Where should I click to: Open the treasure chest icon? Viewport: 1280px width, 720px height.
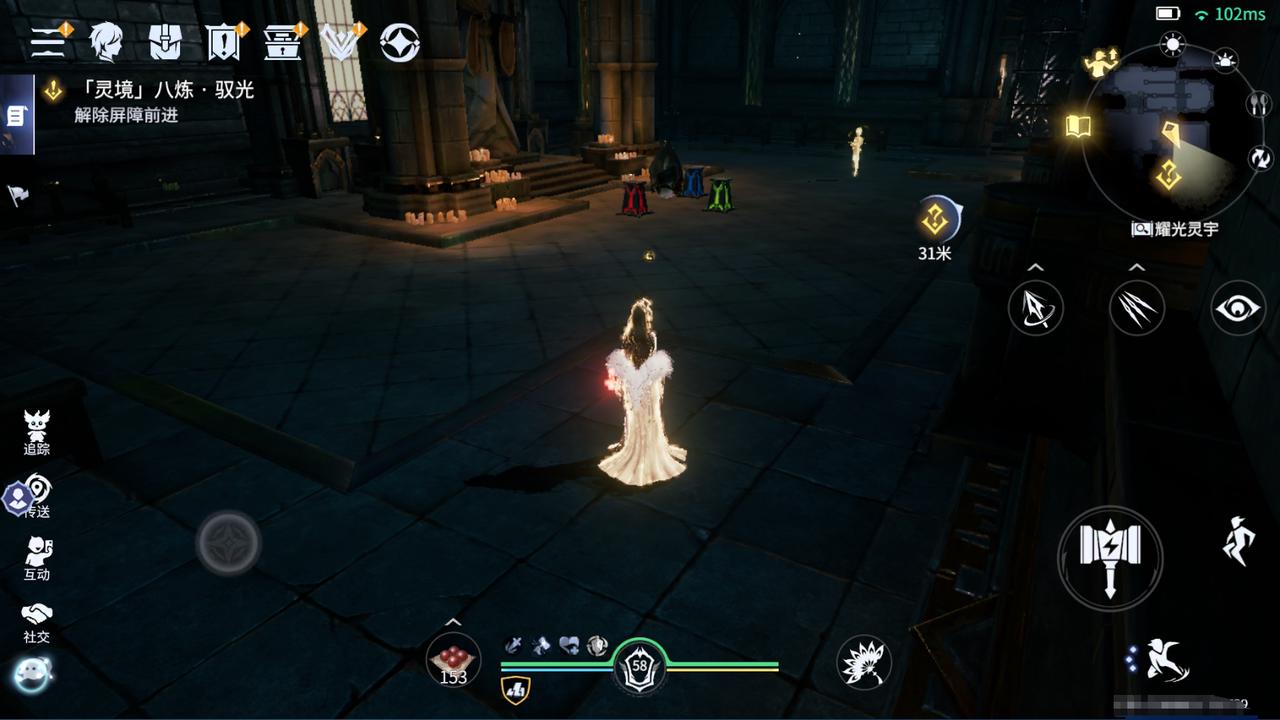[282, 41]
